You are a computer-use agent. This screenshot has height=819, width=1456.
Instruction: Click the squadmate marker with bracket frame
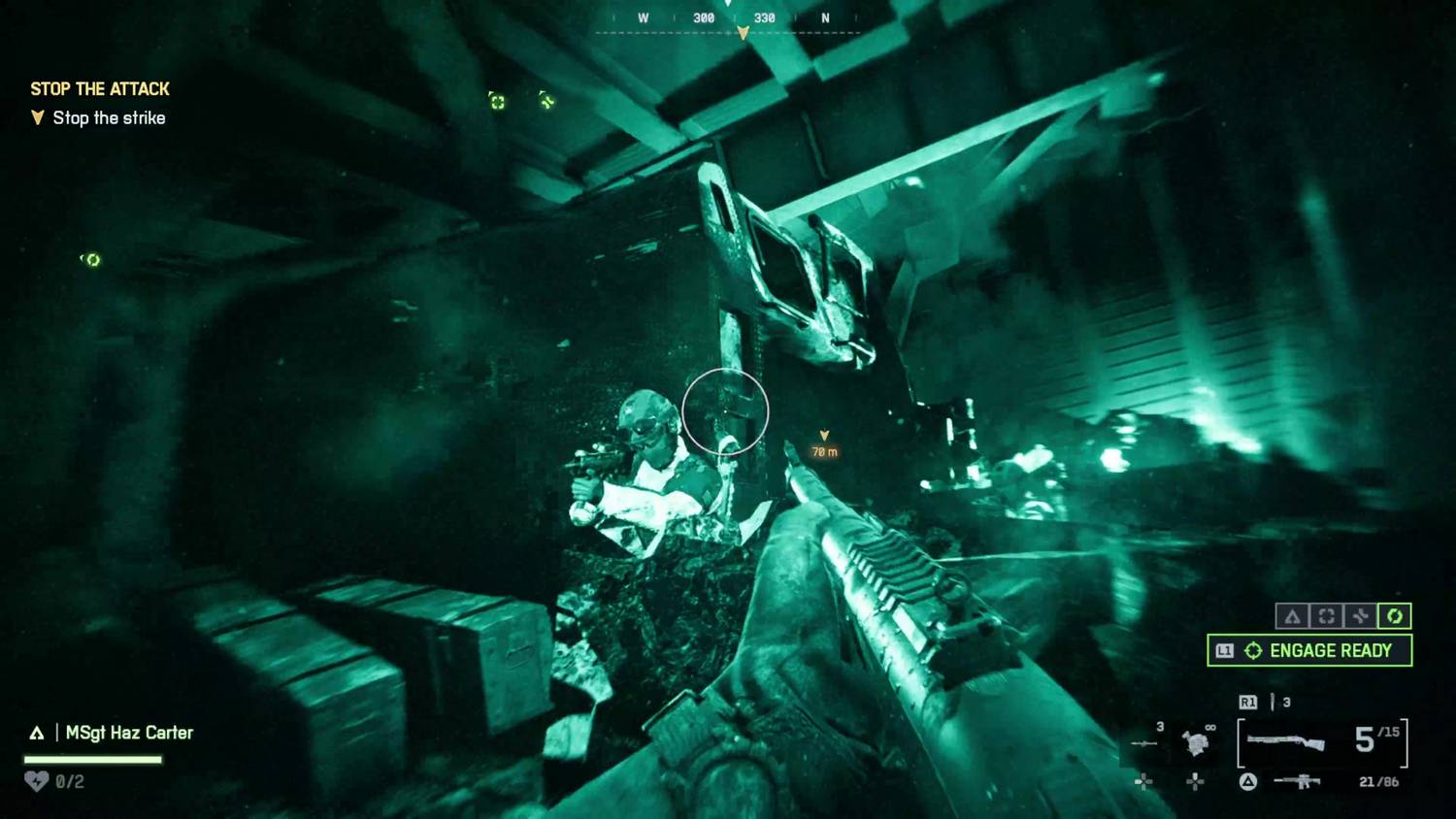click(497, 102)
